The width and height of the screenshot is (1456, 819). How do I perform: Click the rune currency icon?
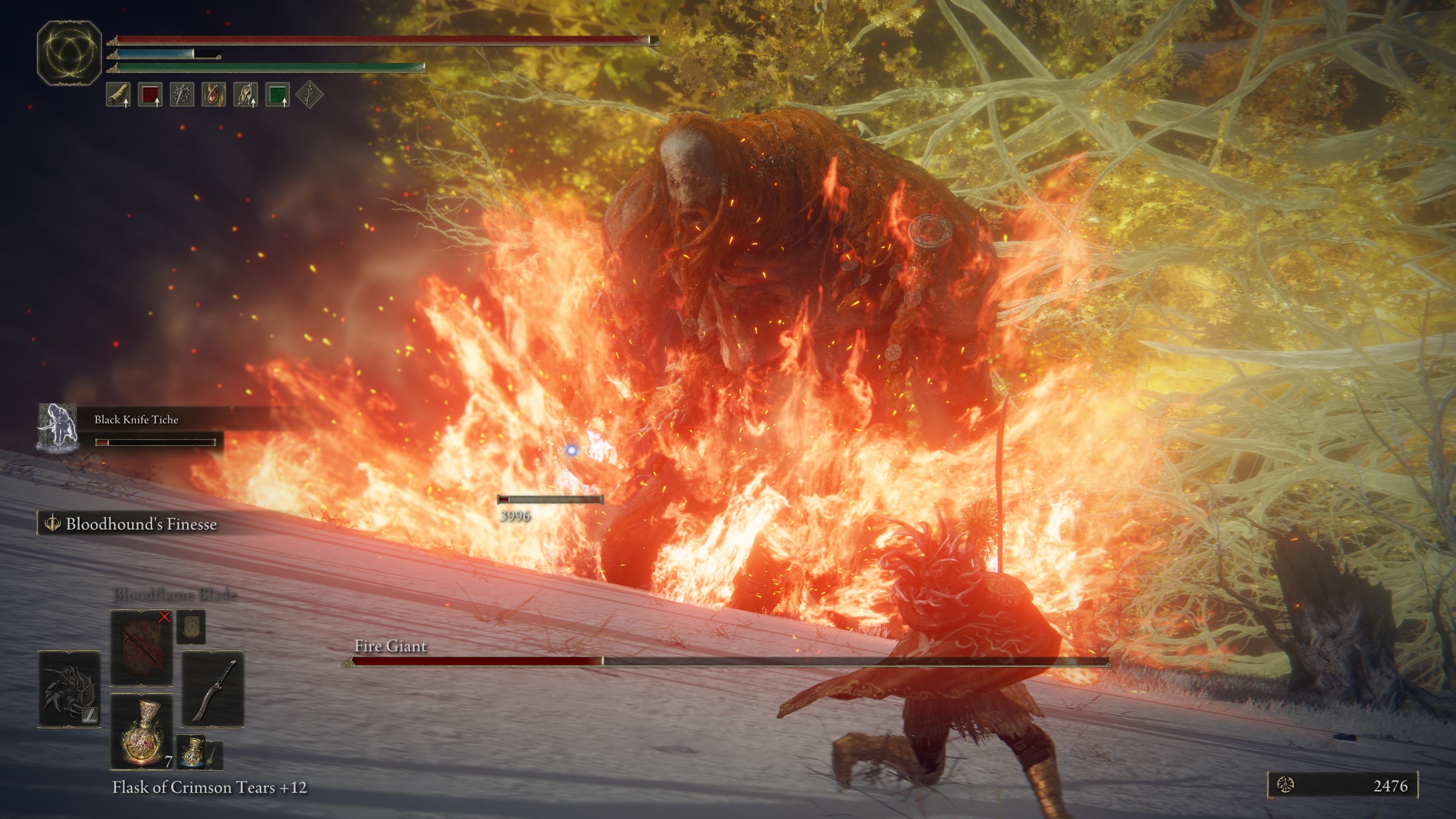coord(1286,786)
